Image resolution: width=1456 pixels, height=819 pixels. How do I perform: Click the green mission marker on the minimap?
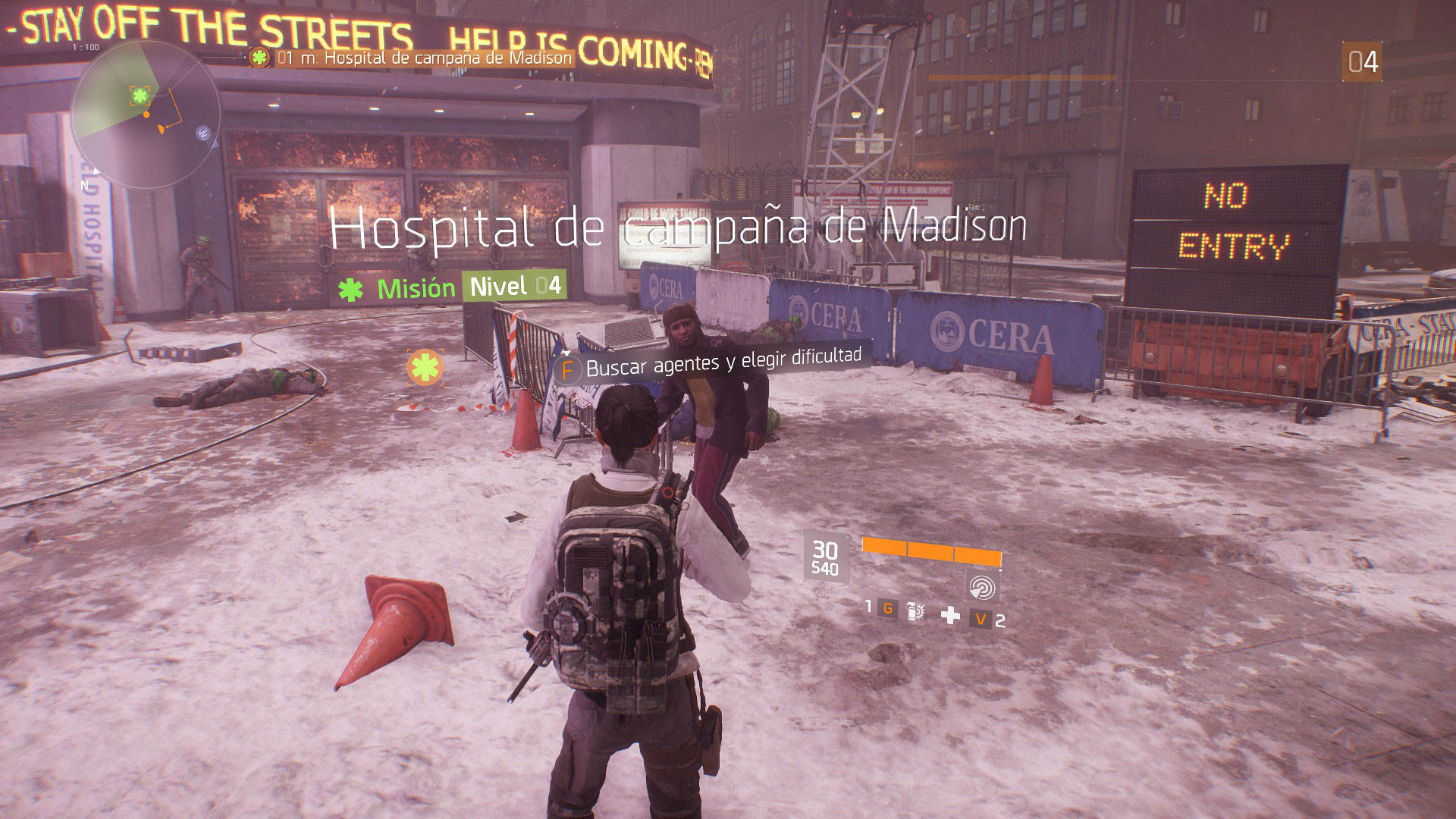140,96
